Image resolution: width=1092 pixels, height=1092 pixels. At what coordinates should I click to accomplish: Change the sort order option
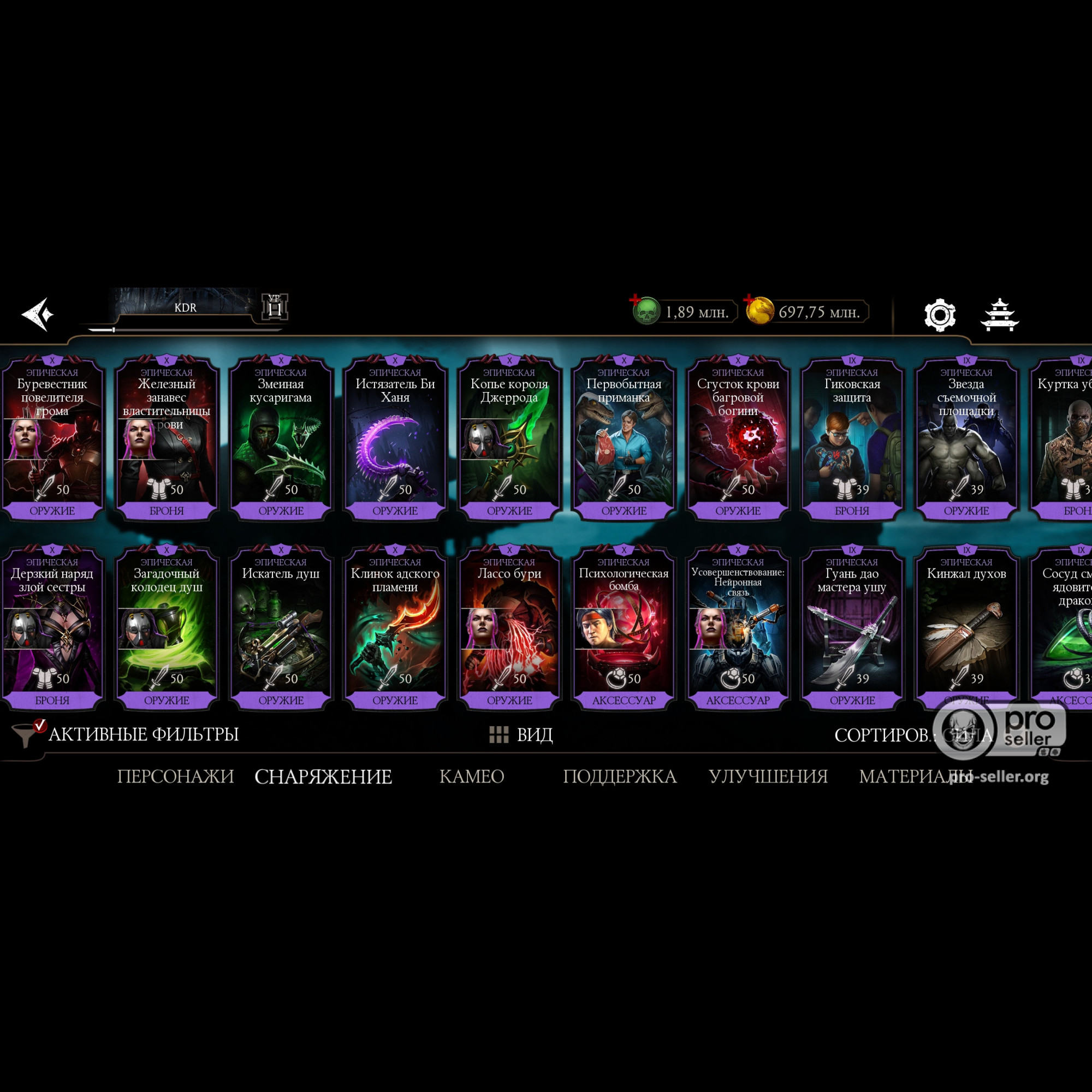(912, 735)
